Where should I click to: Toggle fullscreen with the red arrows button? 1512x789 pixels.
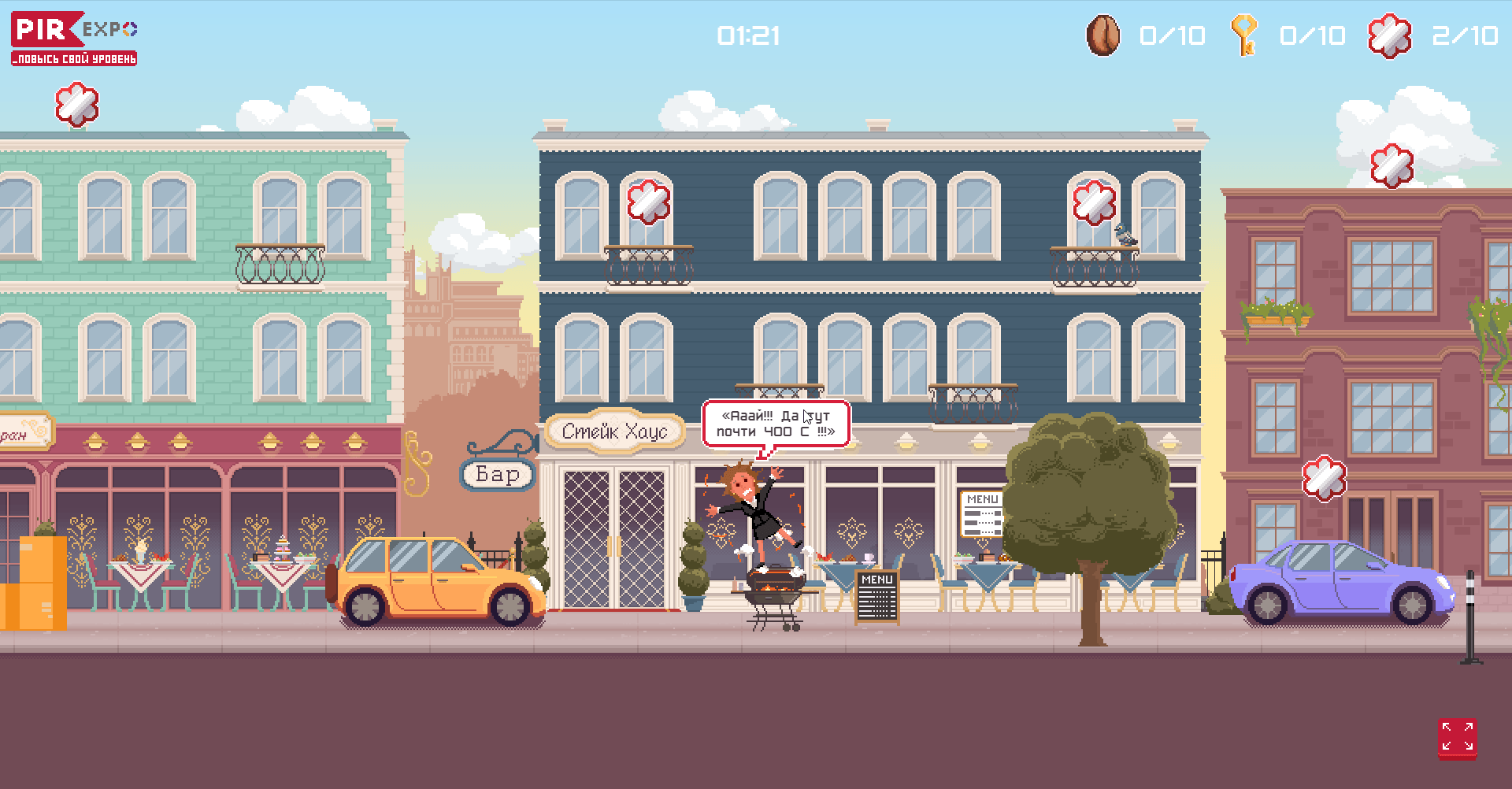[1457, 738]
